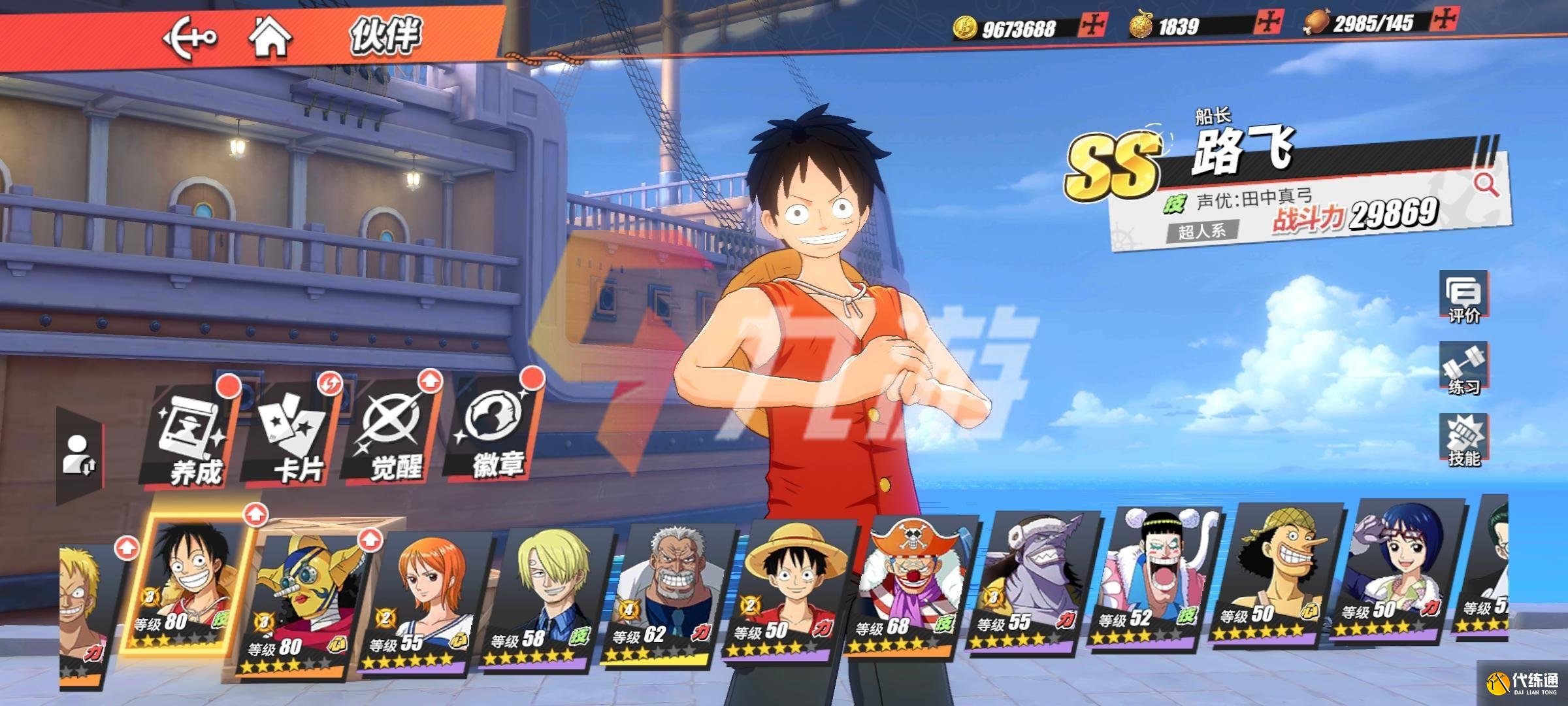
Task: Open the 评价 reviews panel
Action: [1463, 297]
